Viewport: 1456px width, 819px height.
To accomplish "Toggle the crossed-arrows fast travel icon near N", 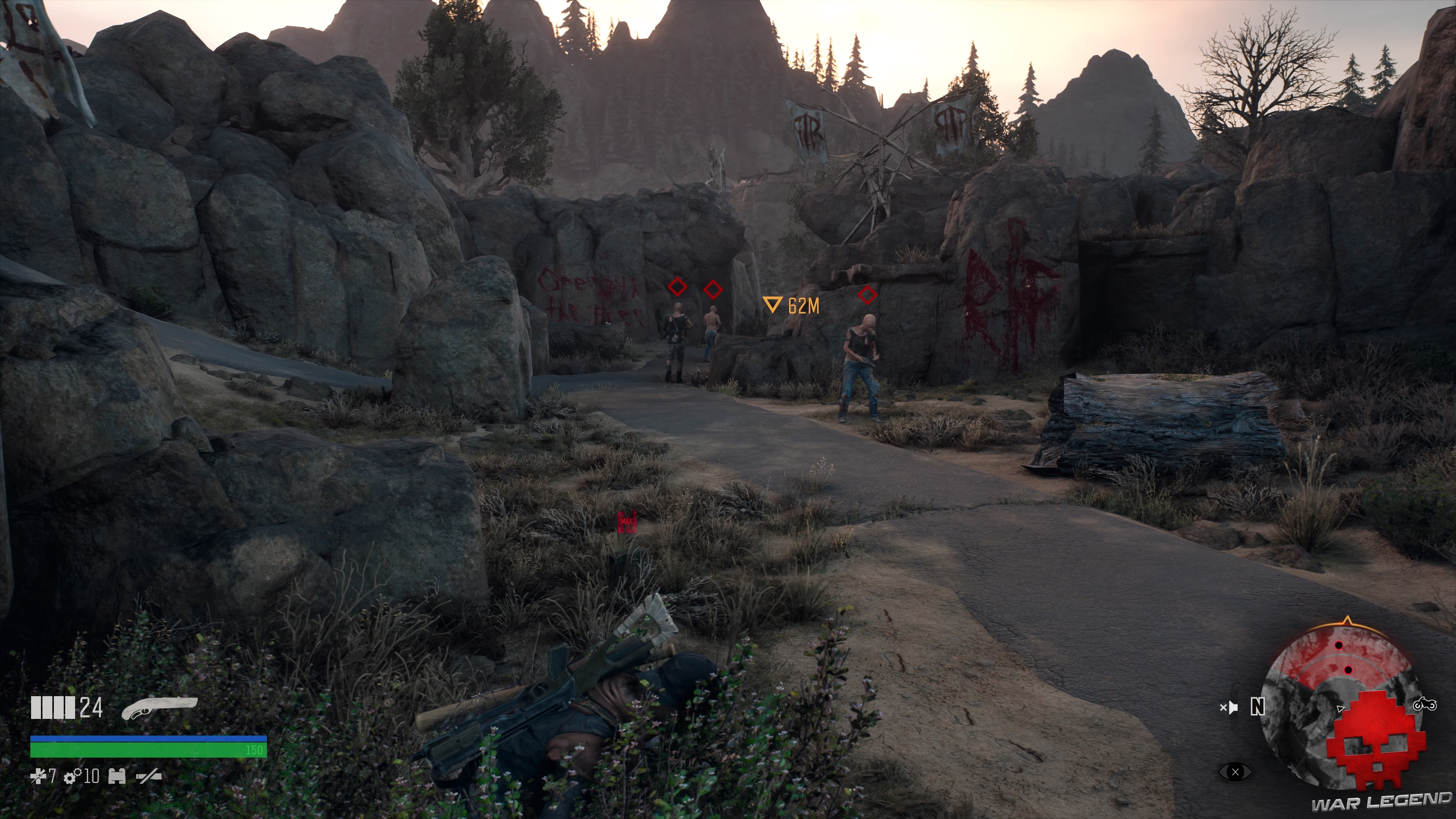I will tap(1229, 708).
